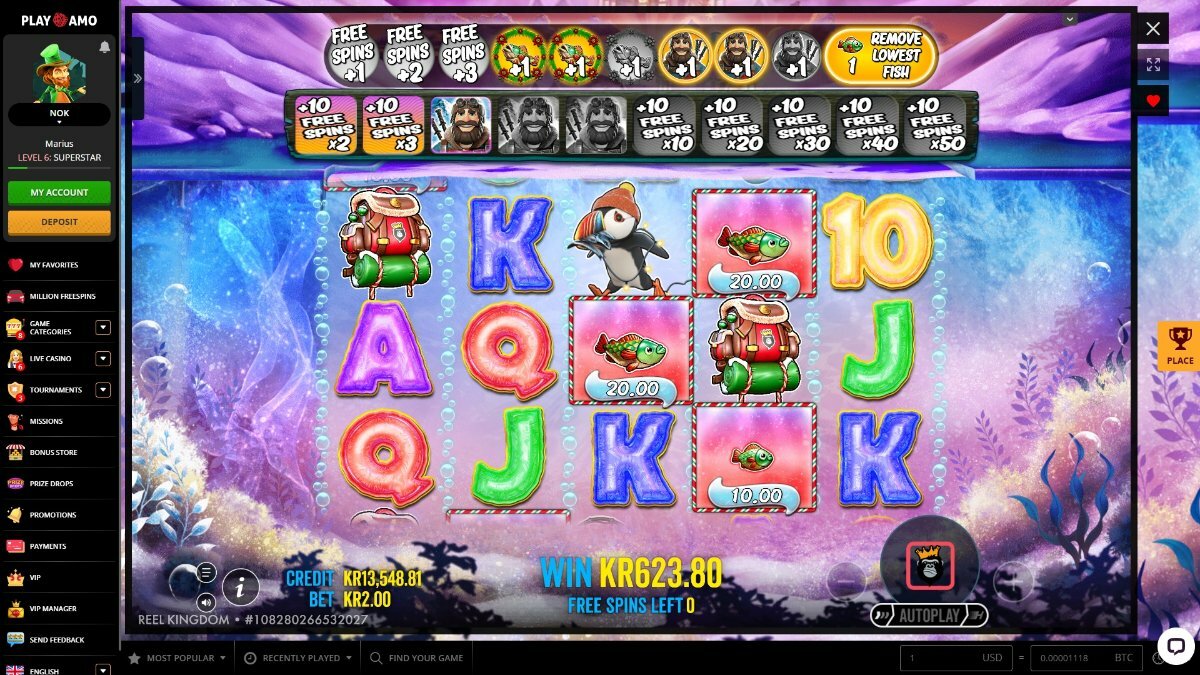Click the Find Your Game search field

point(425,658)
